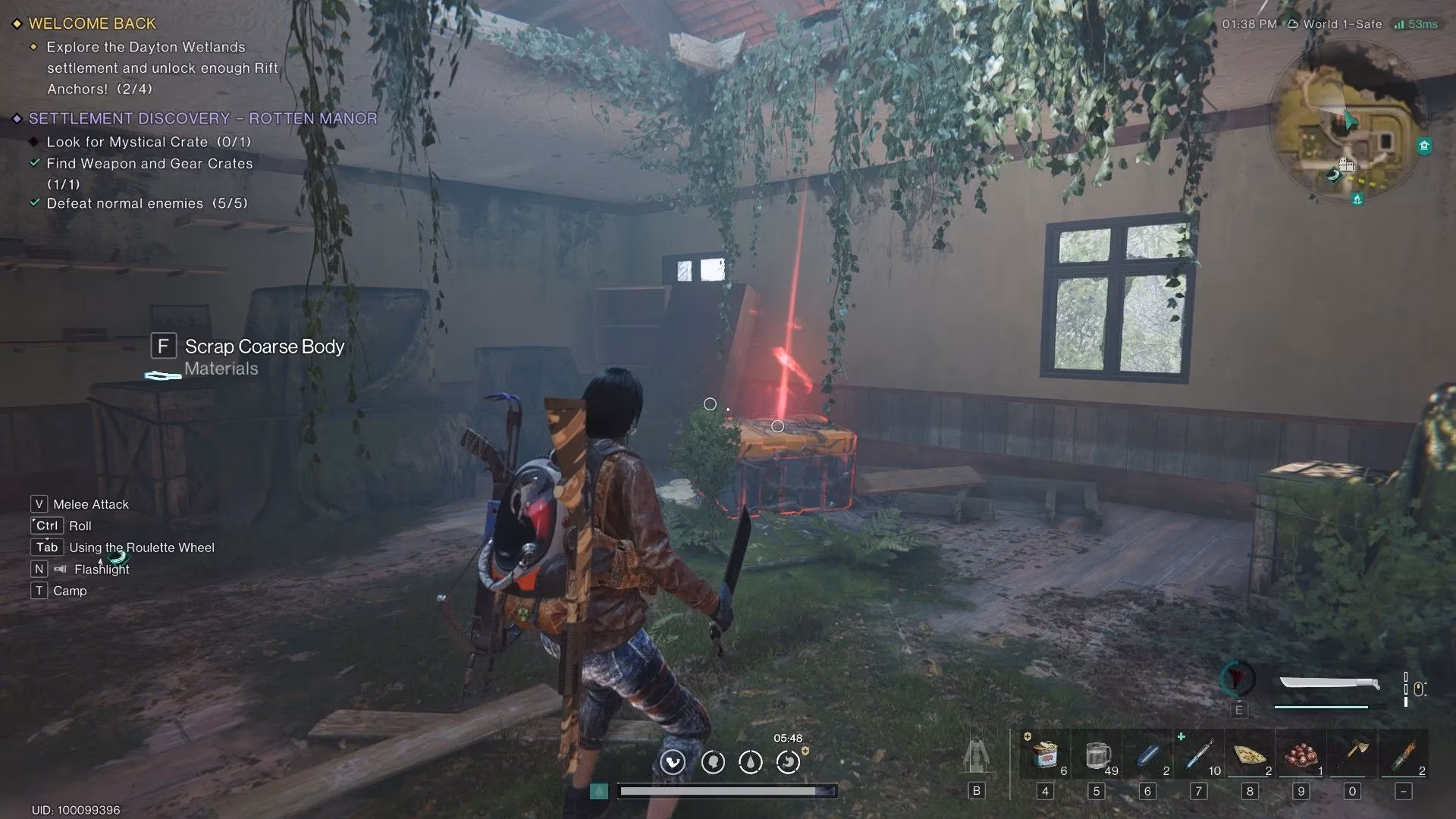
Task: Select the water mug hotbar slot
Action: (x=1097, y=756)
